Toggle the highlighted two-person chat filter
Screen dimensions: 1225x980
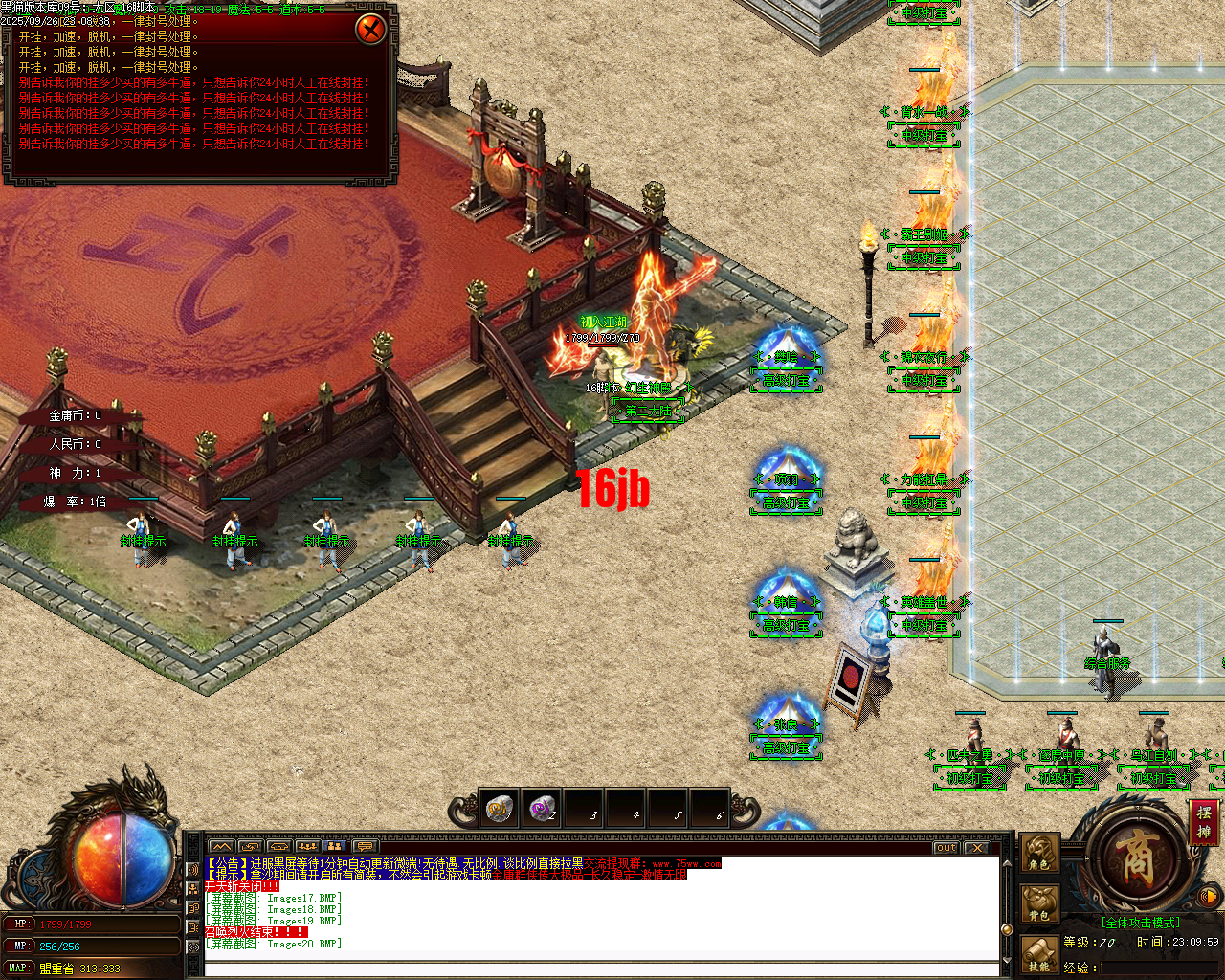click(x=336, y=846)
